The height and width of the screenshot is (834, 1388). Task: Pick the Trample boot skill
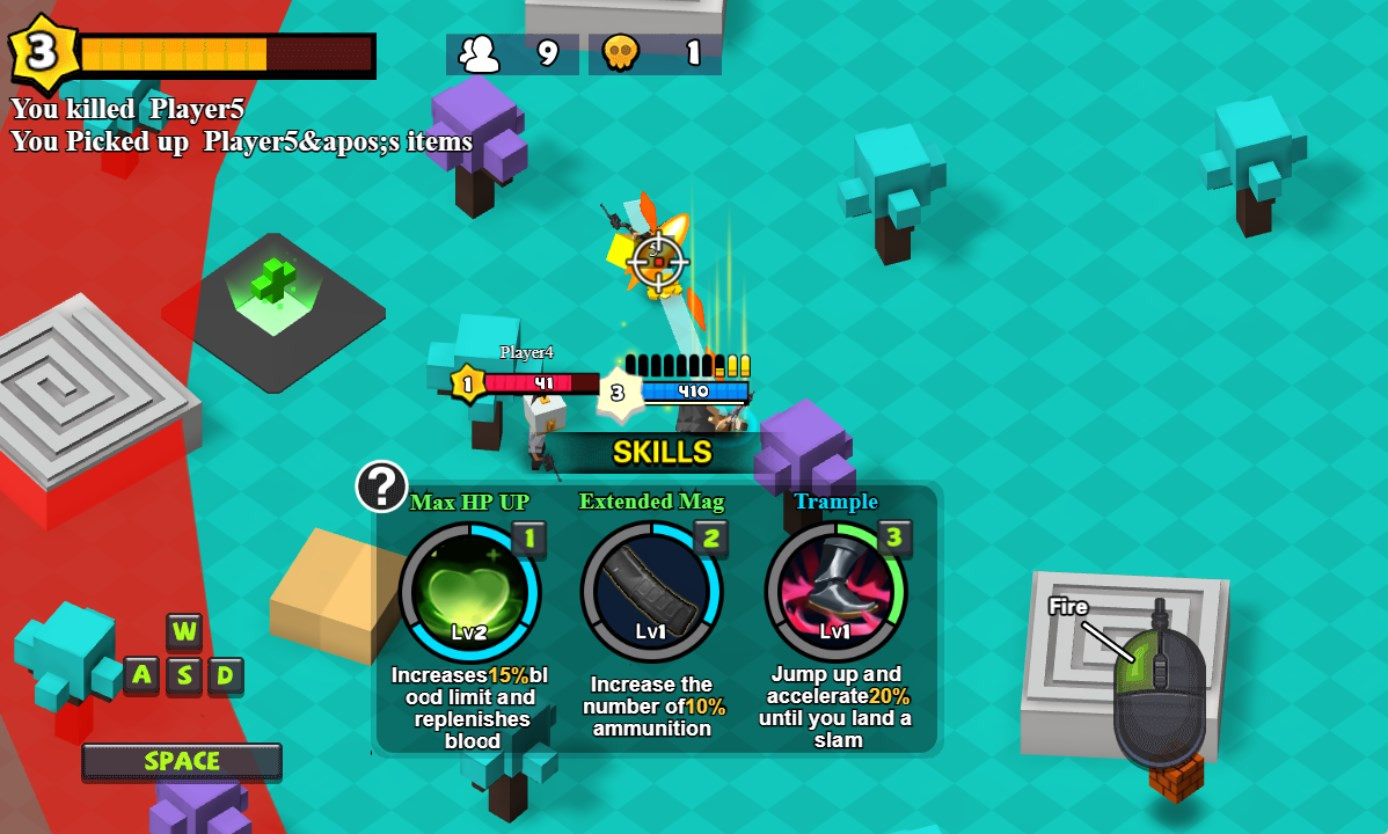tap(835, 592)
